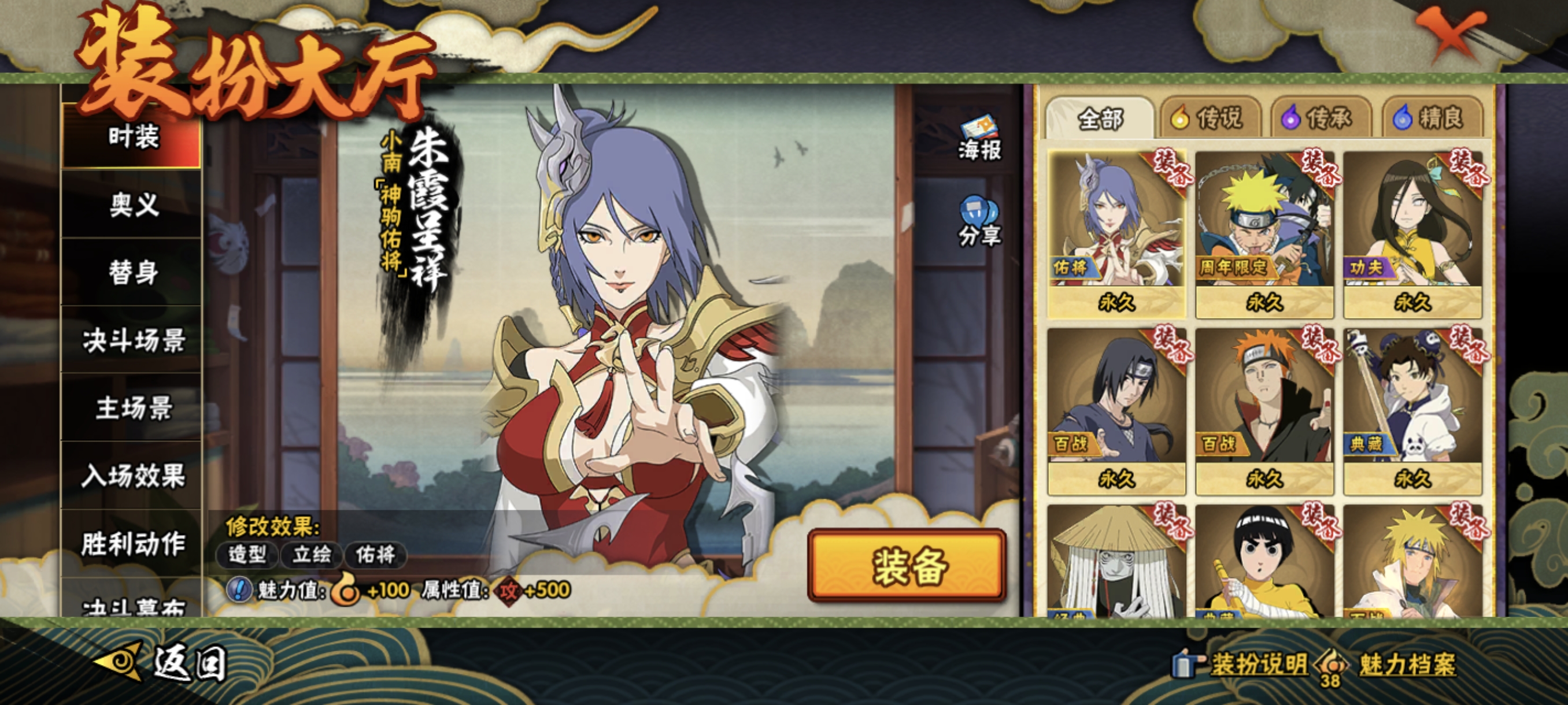The width and height of the screenshot is (1568, 705).
Task: Open the 入场效果 category
Action: (132, 476)
